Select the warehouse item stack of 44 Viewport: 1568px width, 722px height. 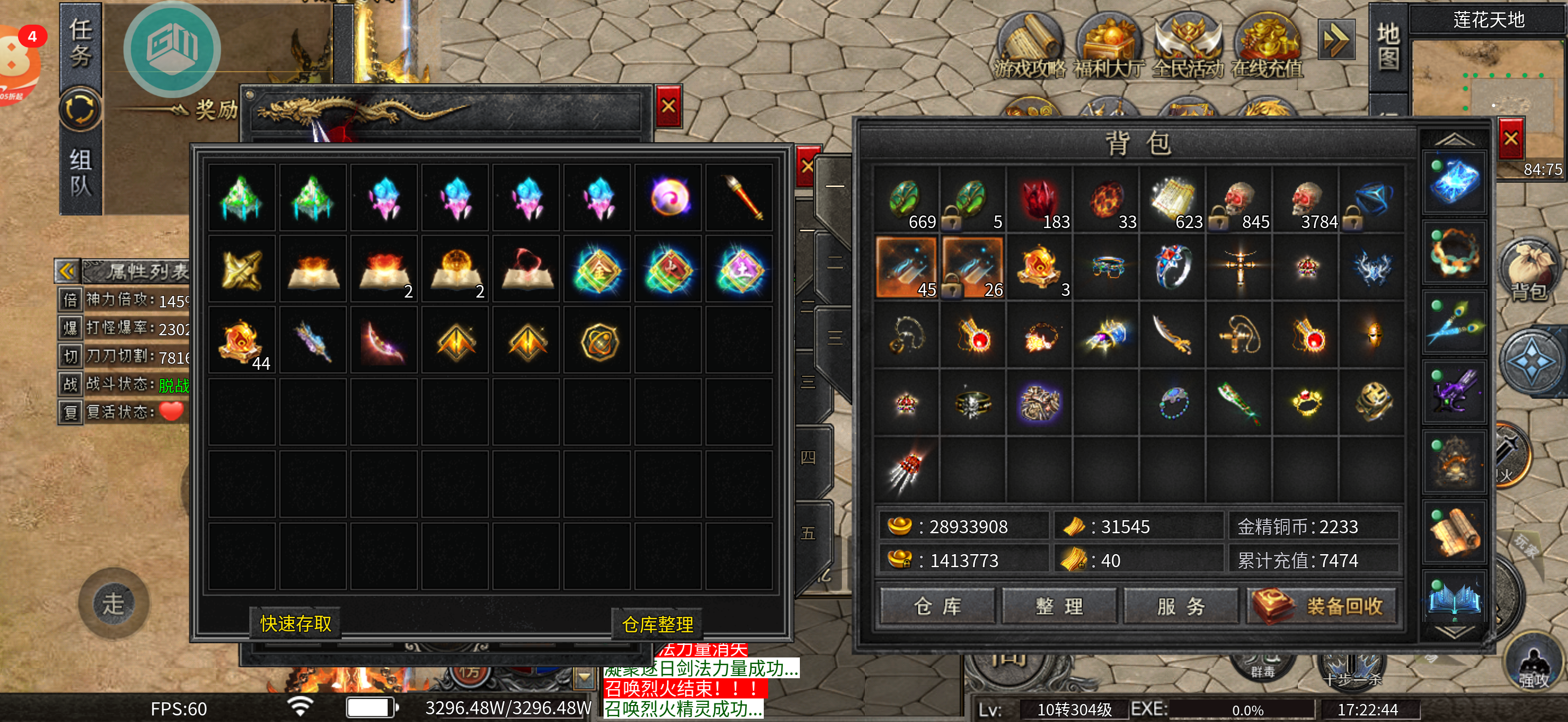click(242, 340)
